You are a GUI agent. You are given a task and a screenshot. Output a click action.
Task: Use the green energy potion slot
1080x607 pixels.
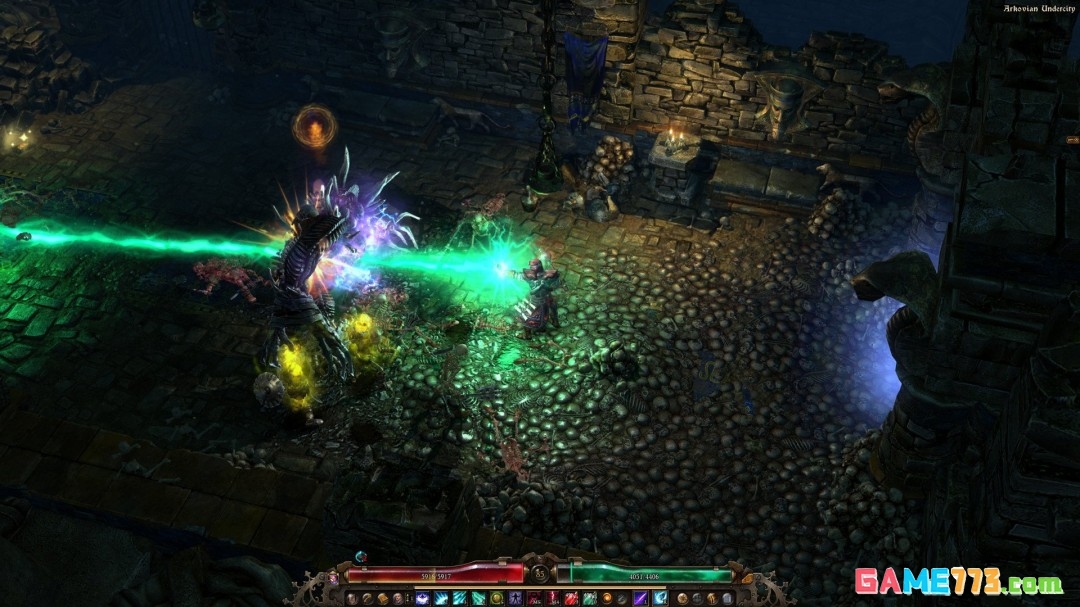(x=589, y=598)
